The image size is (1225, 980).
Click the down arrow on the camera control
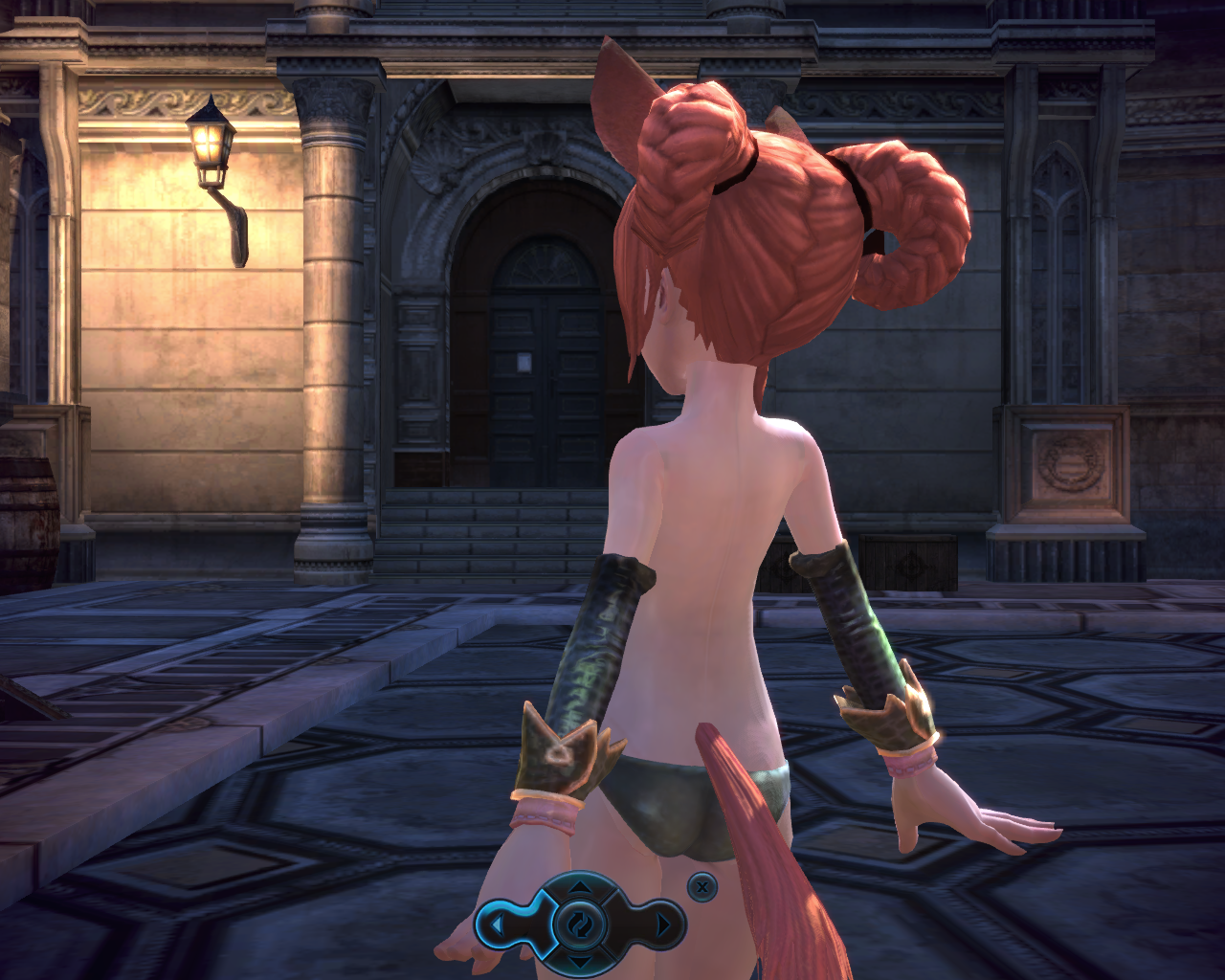pos(580,961)
